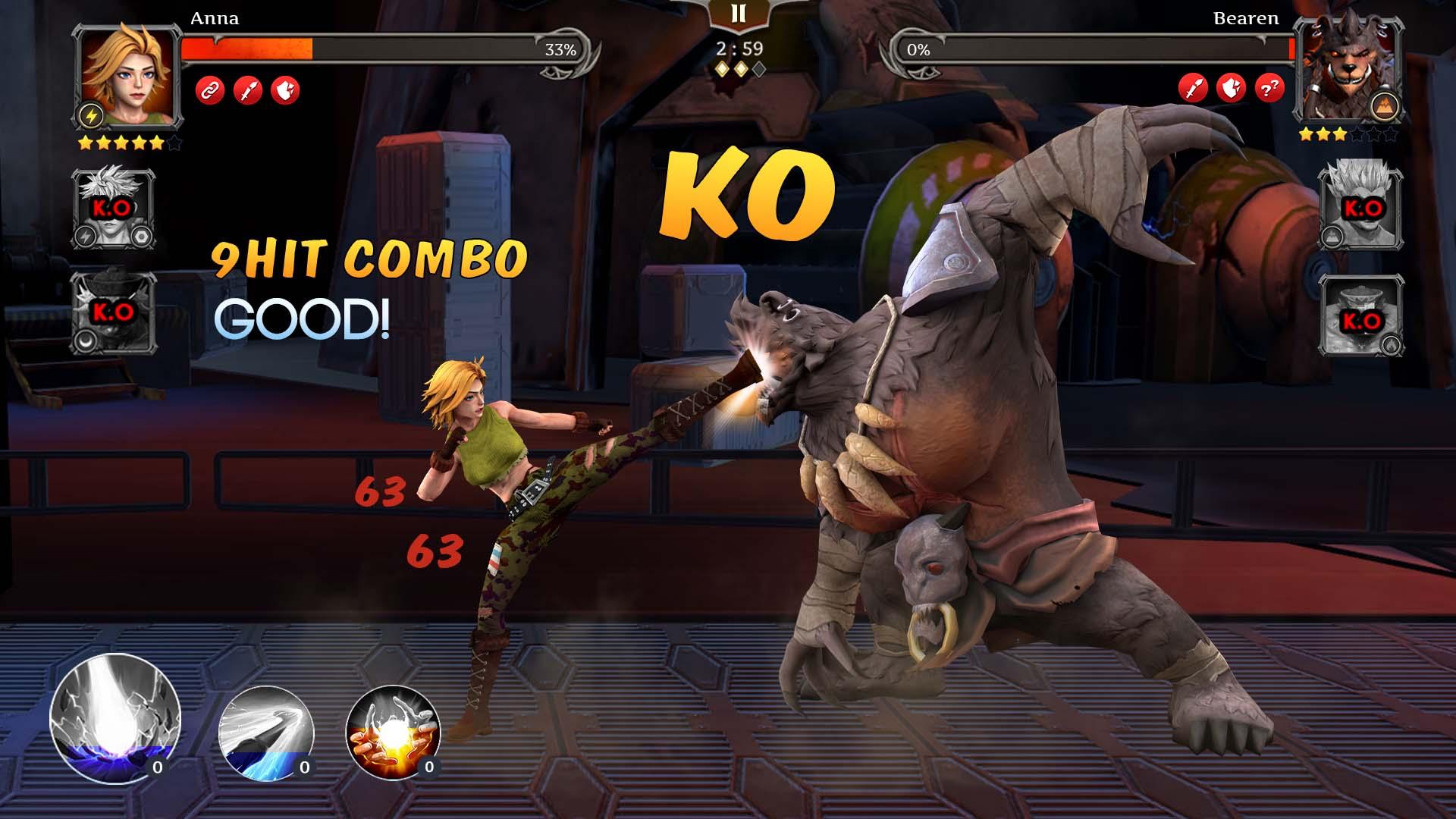Tap Anna's red sword buff icon

(248, 90)
